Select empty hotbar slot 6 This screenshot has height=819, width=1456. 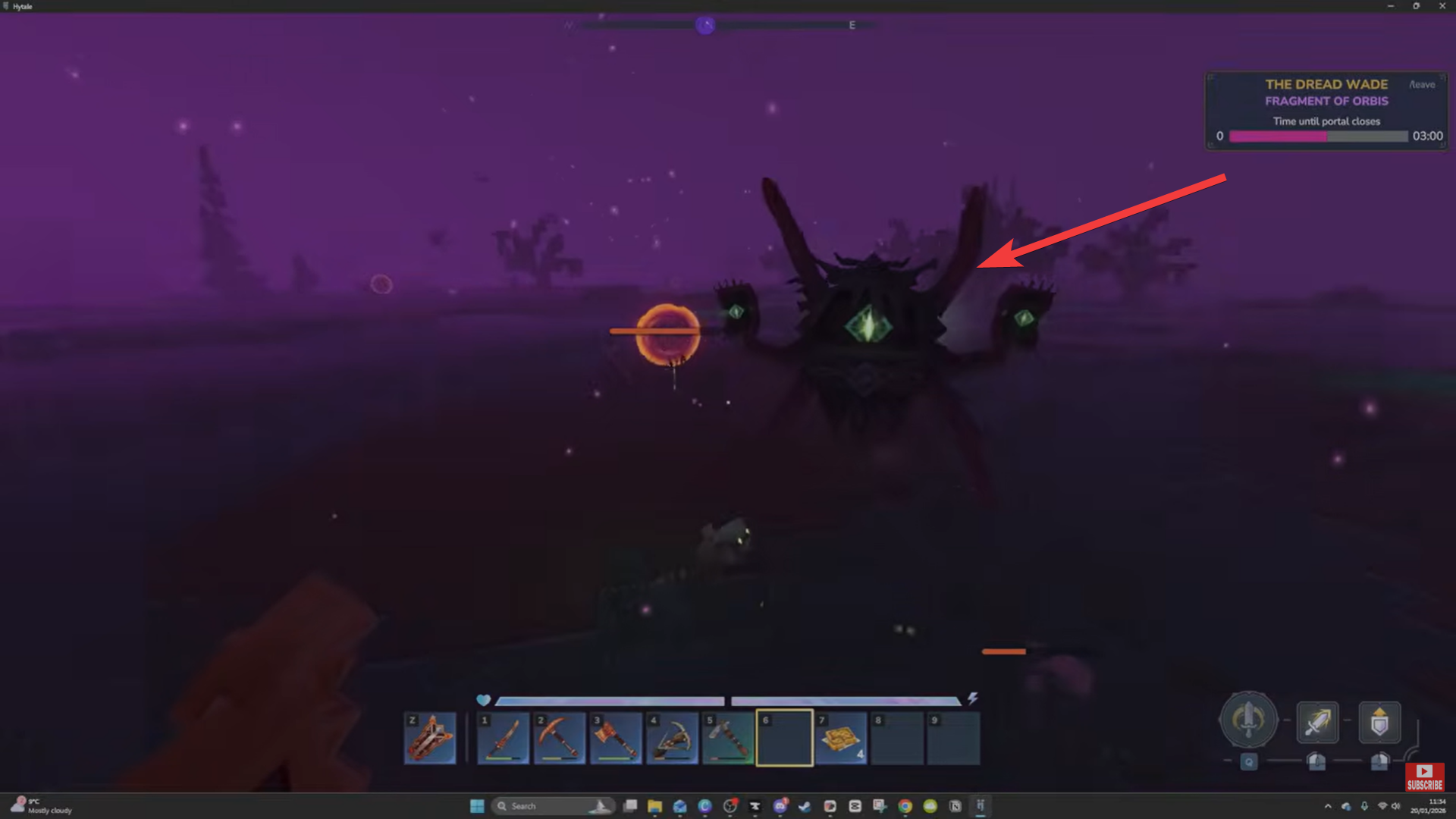pos(784,738)
